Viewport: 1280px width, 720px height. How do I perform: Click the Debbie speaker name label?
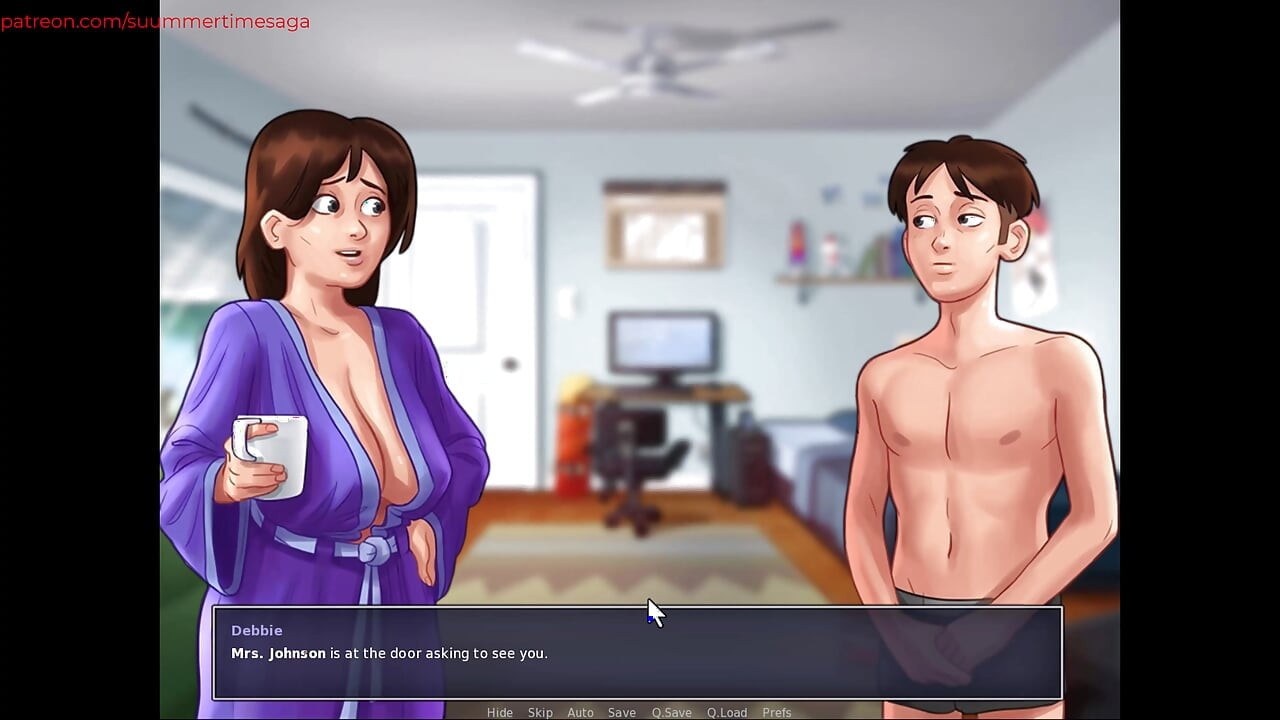(x=257, y=630)
